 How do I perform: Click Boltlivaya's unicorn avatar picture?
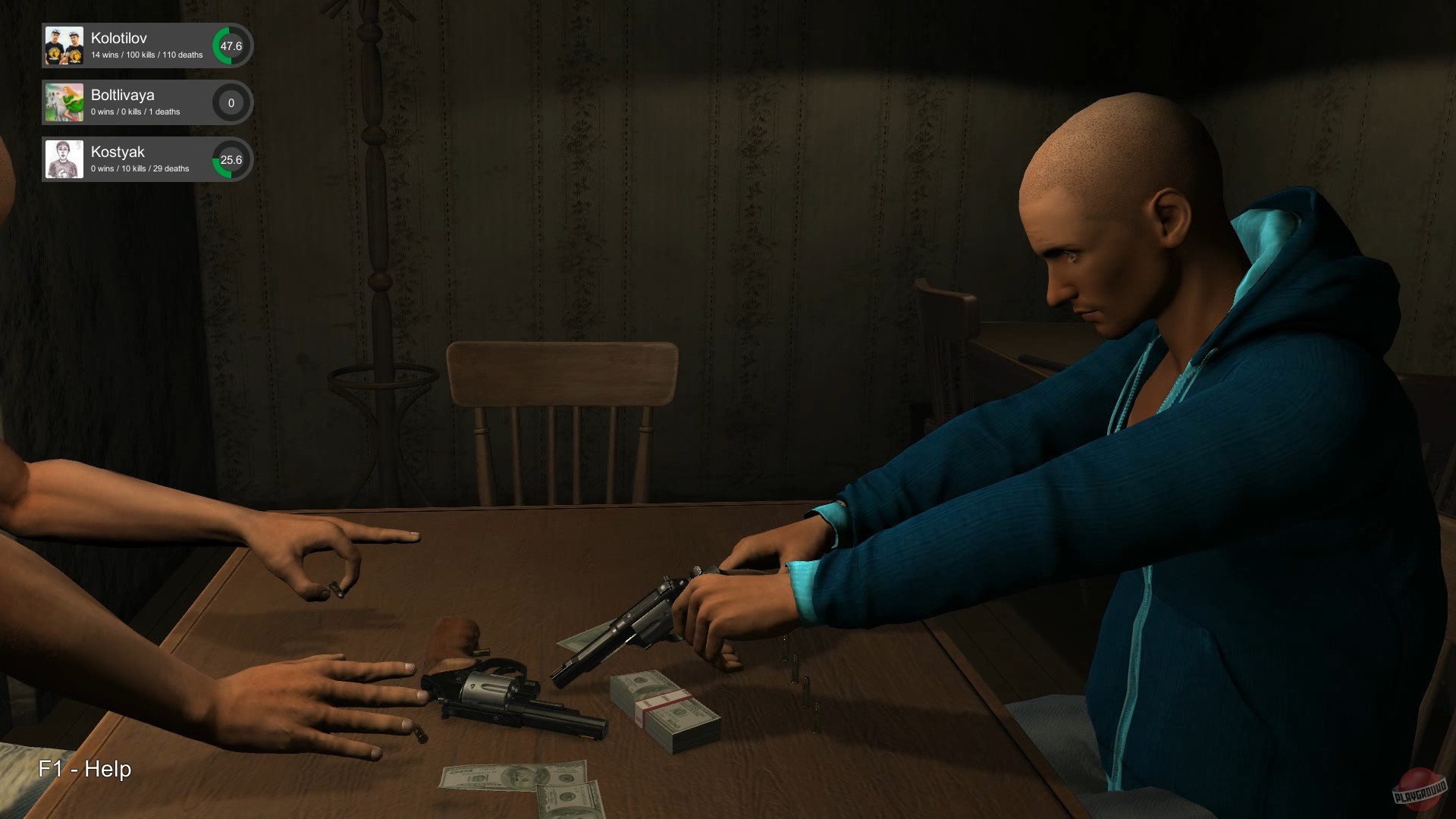pyautogui.click(x=64, y=102)
